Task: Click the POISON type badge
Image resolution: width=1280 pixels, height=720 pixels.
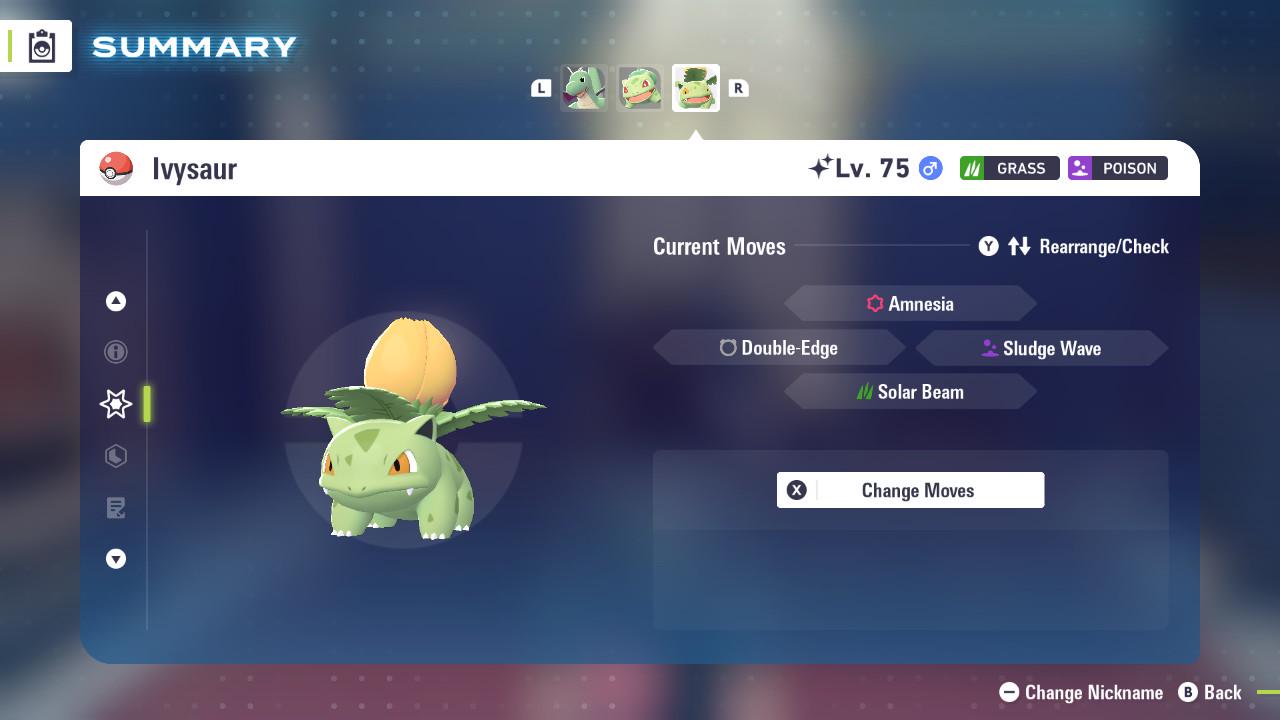Action: pos(1117,168)
